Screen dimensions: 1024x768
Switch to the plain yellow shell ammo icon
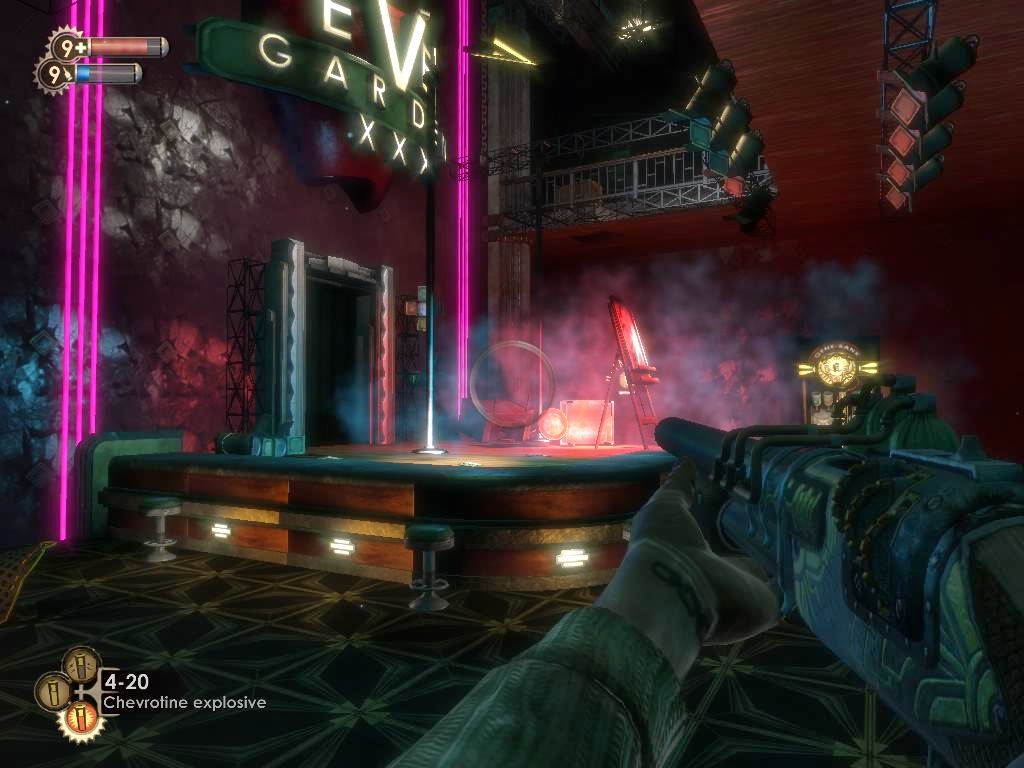(52, 690)
